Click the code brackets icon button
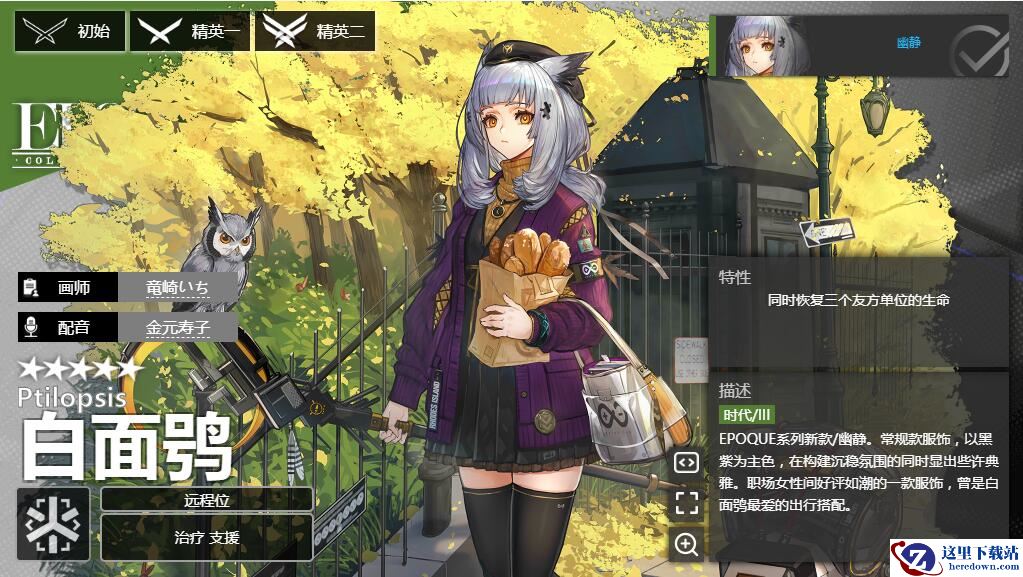1023x577 pixels. [686, 462]
